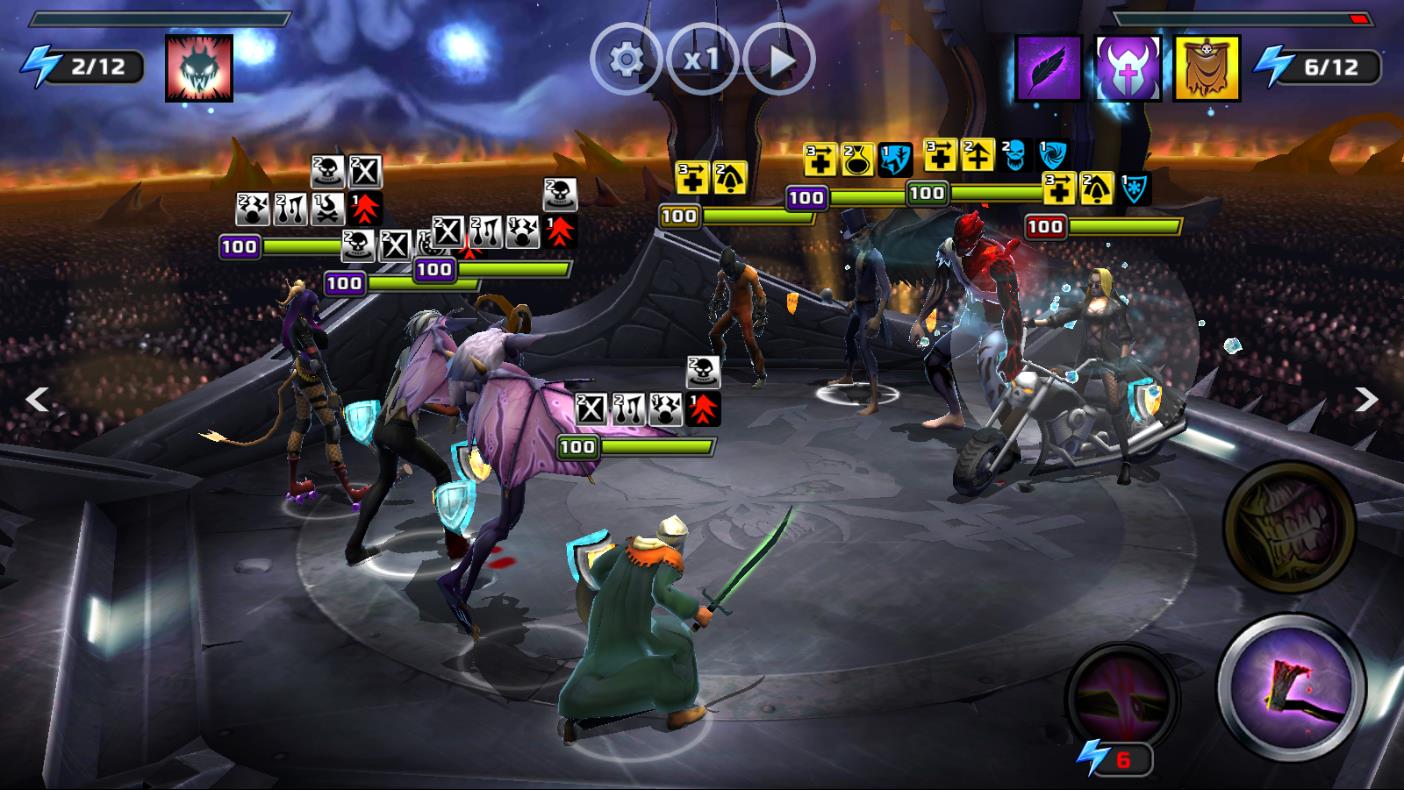The height and width of the screenshot is (790, 1404).
Task: Use the bloody axe basic attack
Action: 1291,687
